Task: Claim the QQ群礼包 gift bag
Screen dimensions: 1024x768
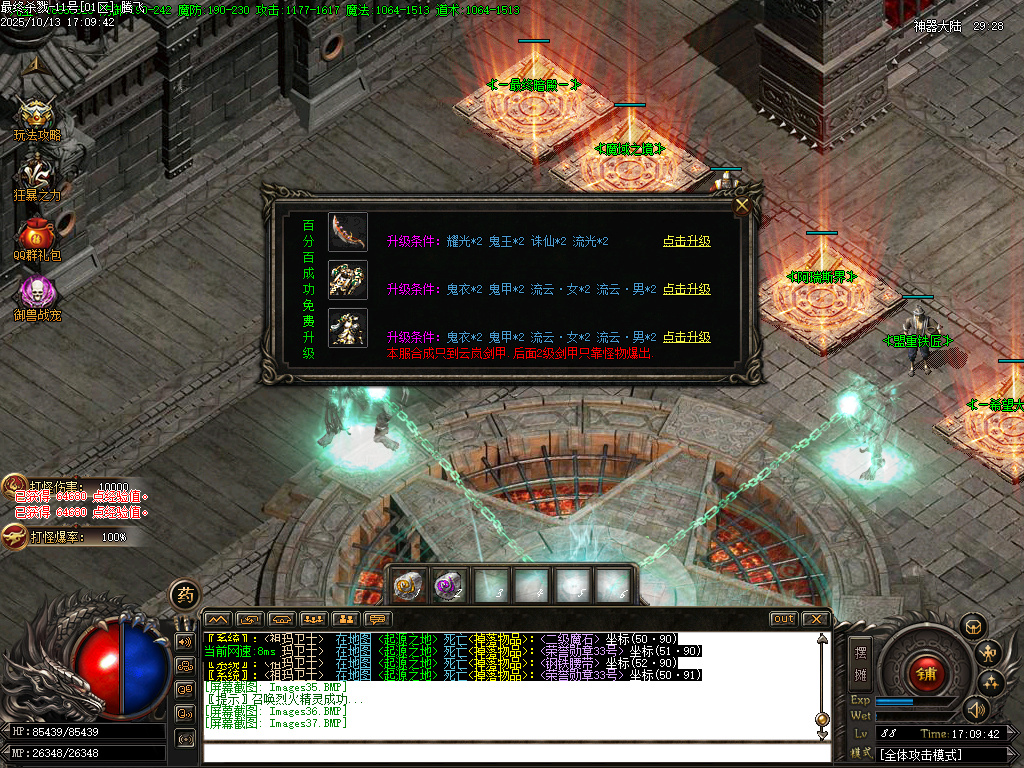Action: [x=37, y=236]
